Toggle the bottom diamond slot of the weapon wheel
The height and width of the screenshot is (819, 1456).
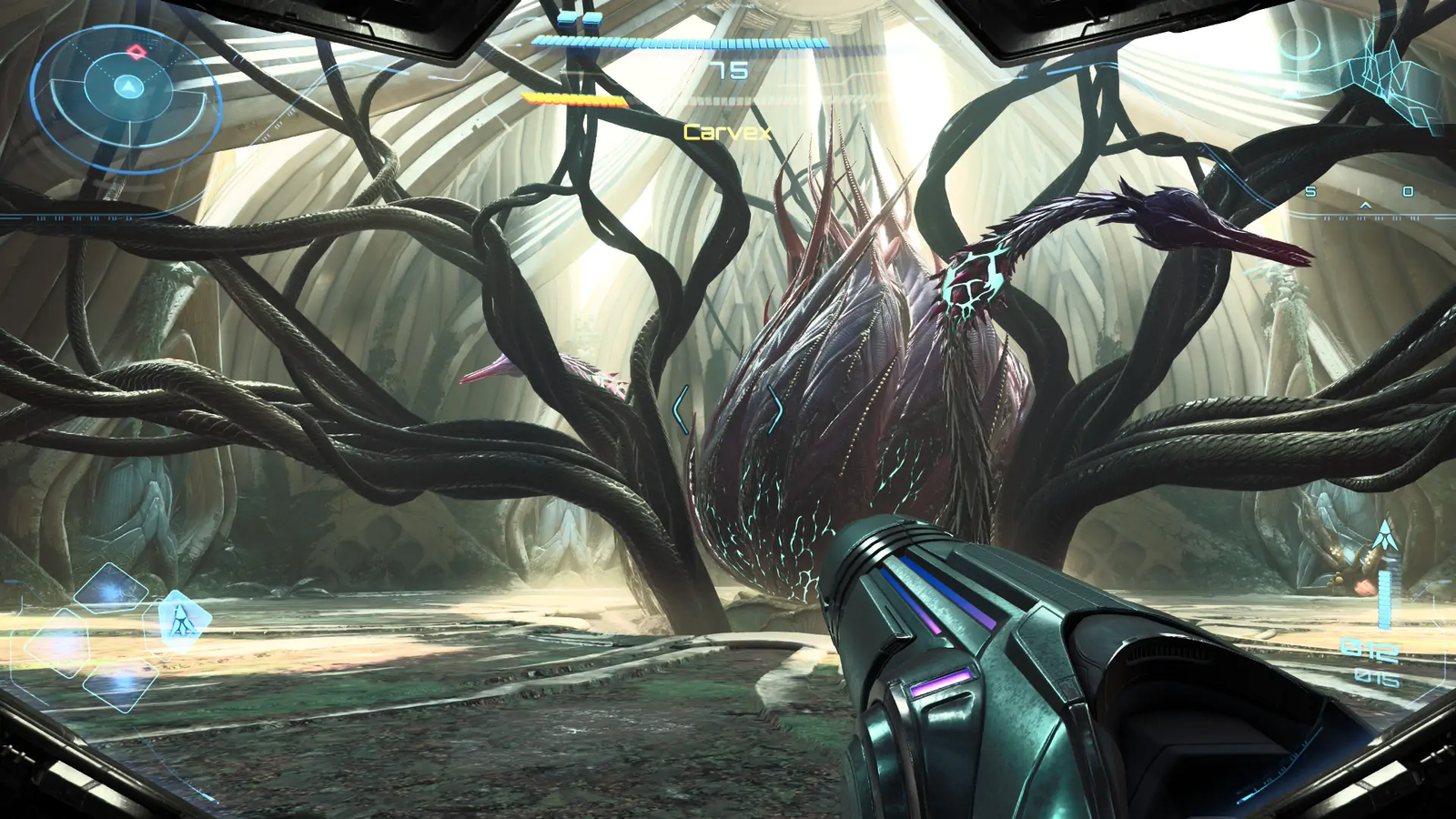121,685
